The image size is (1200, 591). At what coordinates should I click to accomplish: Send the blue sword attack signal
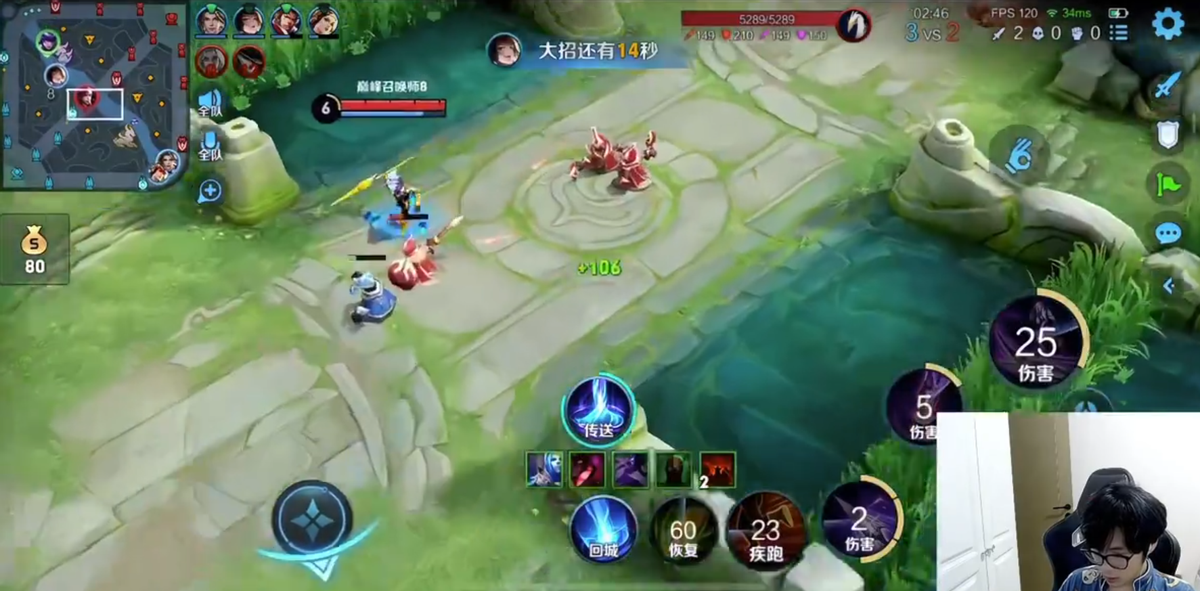pos(1168,86)
